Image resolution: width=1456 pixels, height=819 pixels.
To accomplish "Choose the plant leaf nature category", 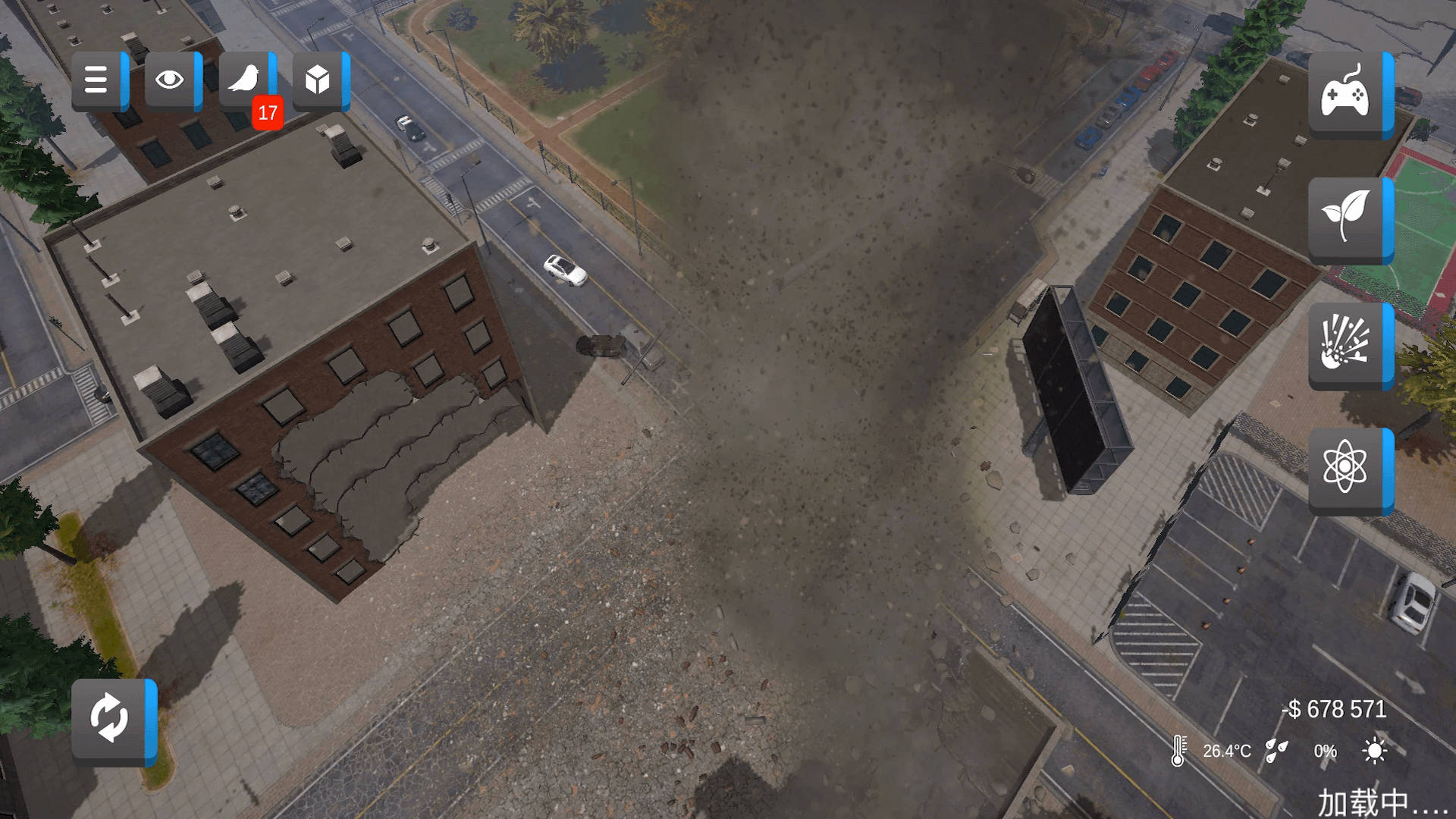I will [1345, 219].
